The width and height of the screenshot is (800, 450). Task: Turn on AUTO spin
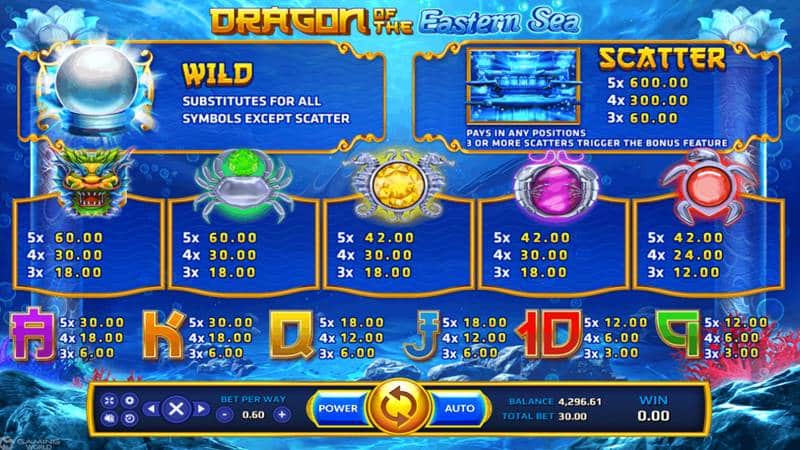(x=459, y=408)
